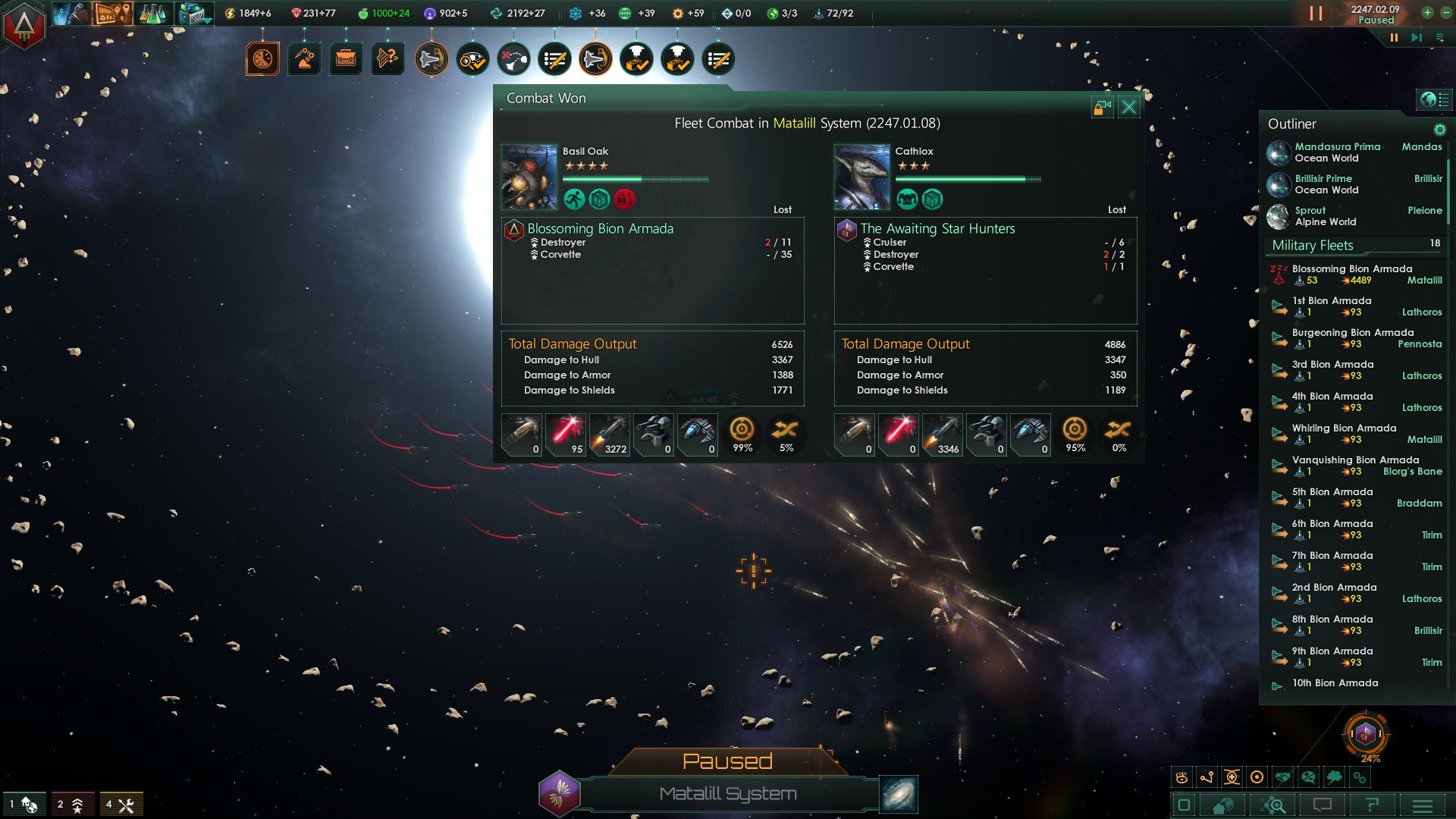Click the Matalill system name link

click(x=794, y=124)
